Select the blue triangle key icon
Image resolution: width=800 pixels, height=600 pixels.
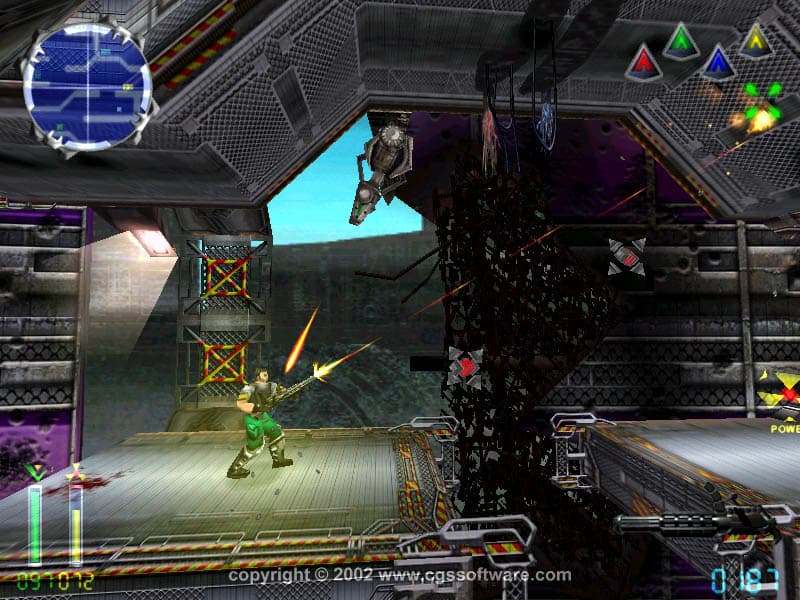[717, 63]
